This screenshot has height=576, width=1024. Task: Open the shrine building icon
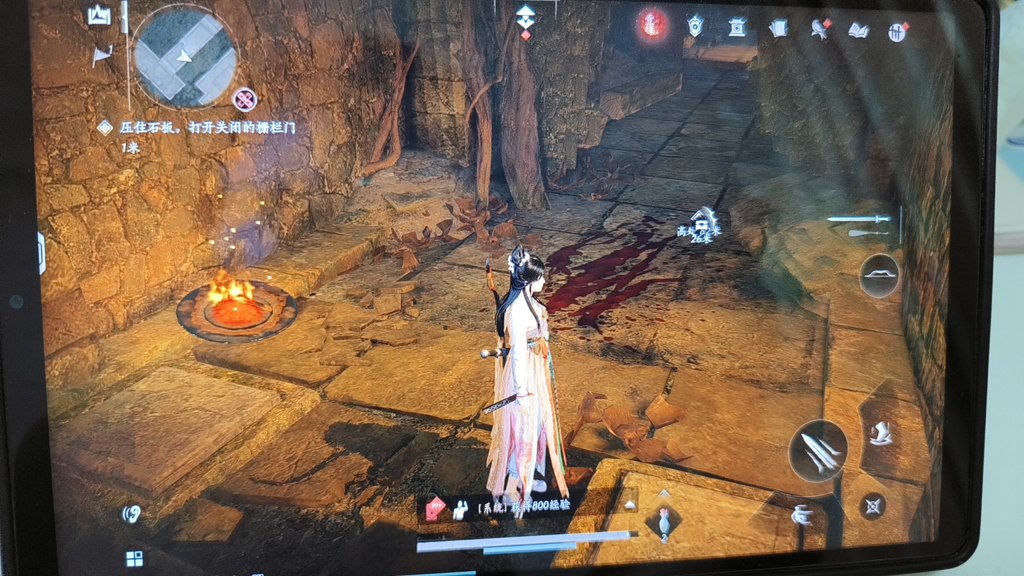click(737, 27)
